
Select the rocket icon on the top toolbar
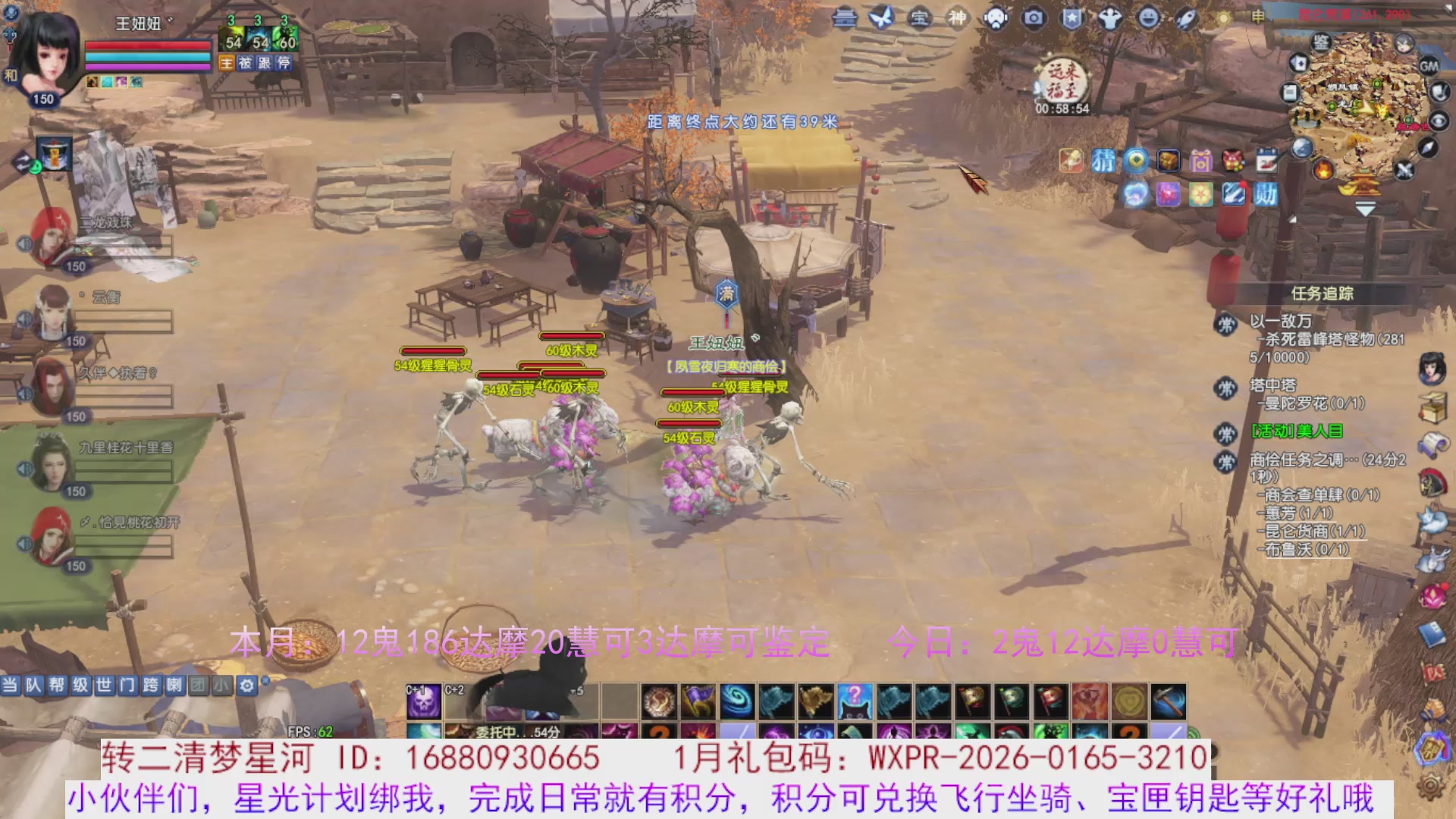1184,18
